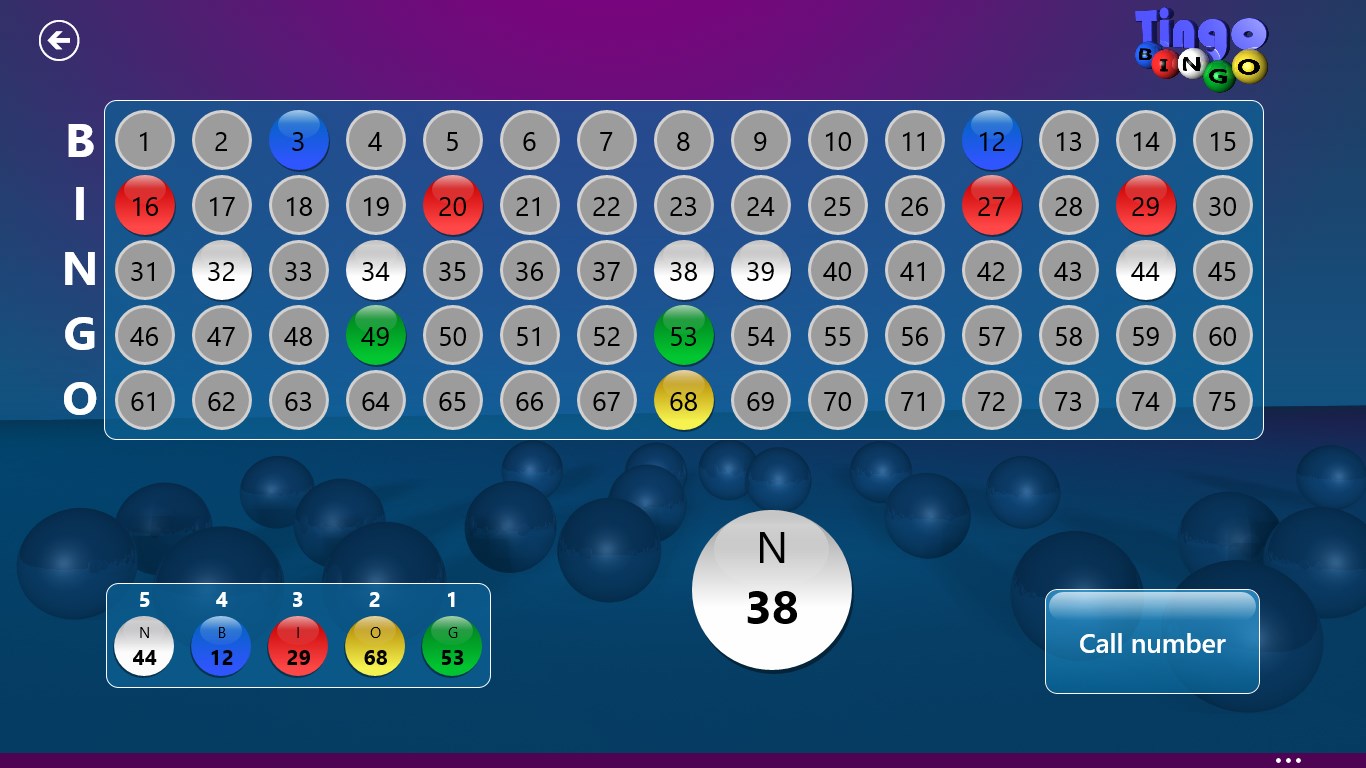This screenshot has width=1366, height=768.
Task: Click the G 53 history ball
Action: [451, 646]
